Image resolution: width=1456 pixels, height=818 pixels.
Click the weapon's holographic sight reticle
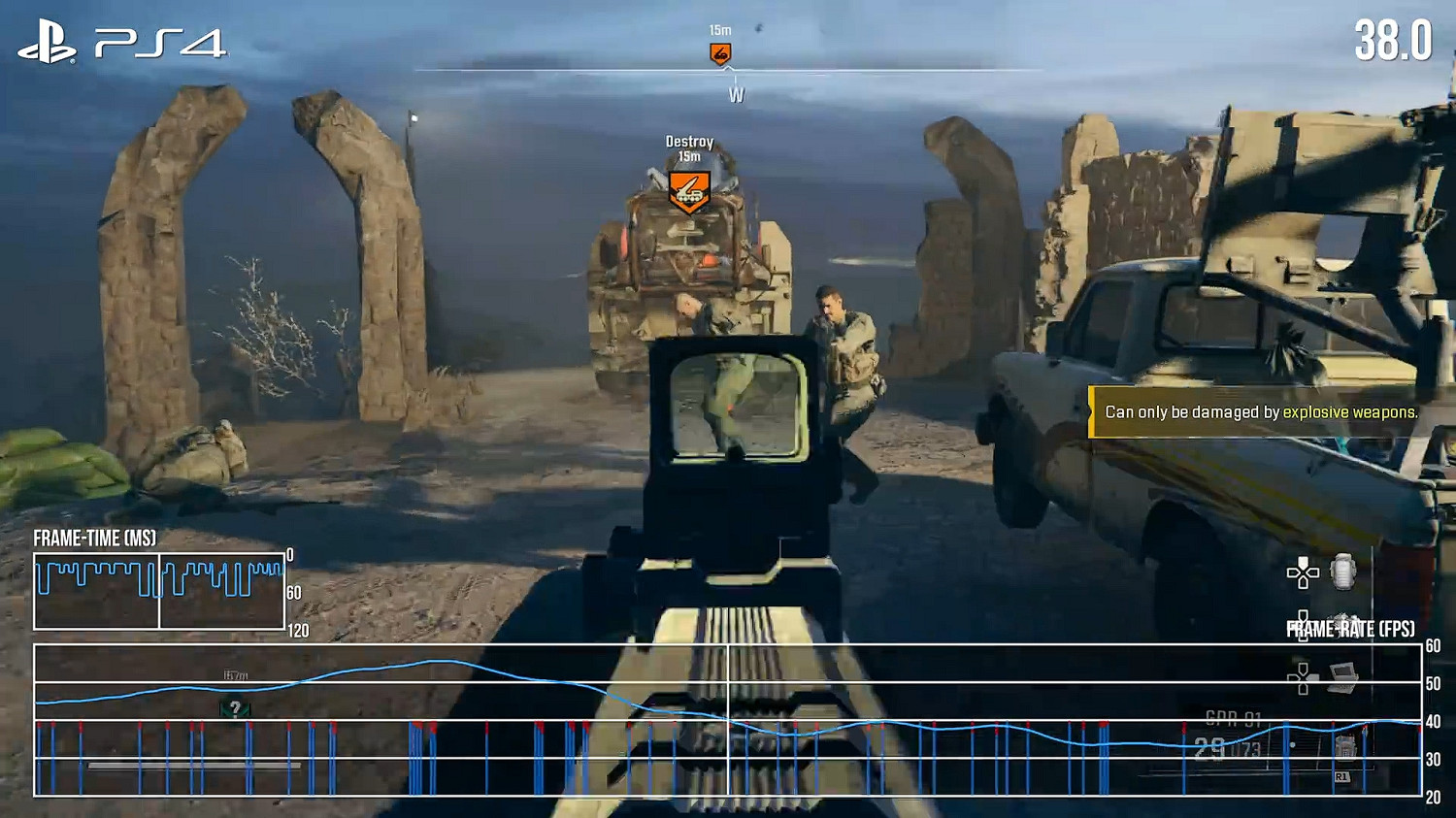click(731, 409)
